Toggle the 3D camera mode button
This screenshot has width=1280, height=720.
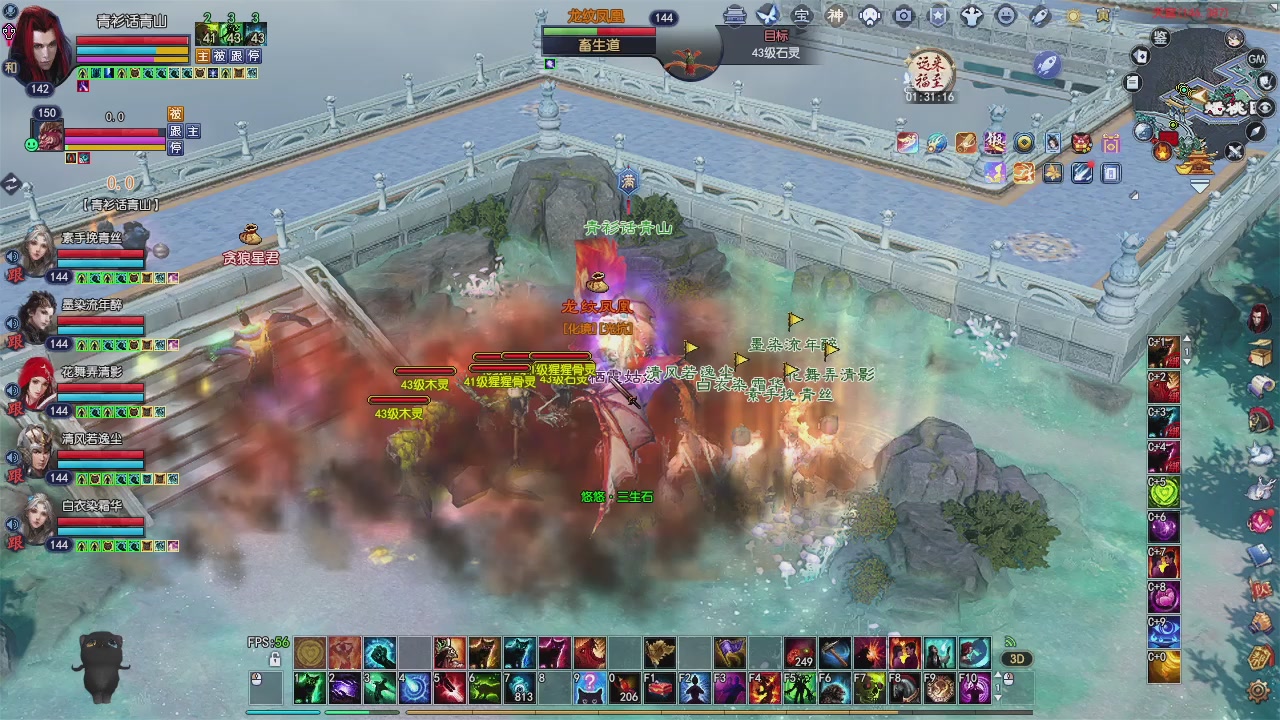pos(1017,659)
